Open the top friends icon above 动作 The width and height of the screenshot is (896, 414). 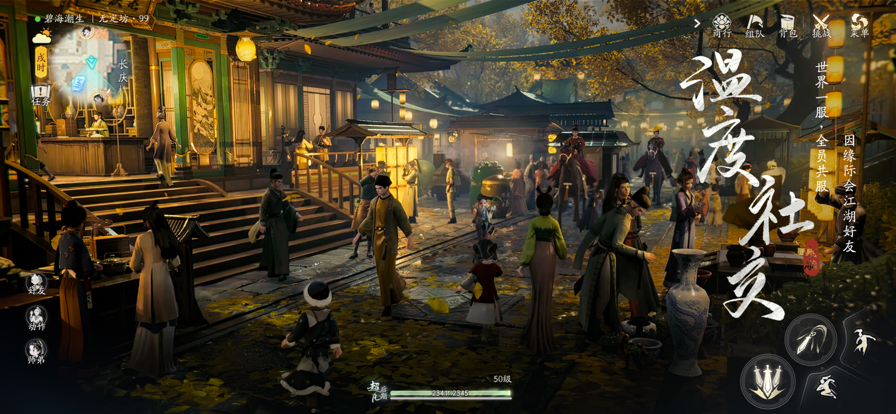(x=37, y=283)
